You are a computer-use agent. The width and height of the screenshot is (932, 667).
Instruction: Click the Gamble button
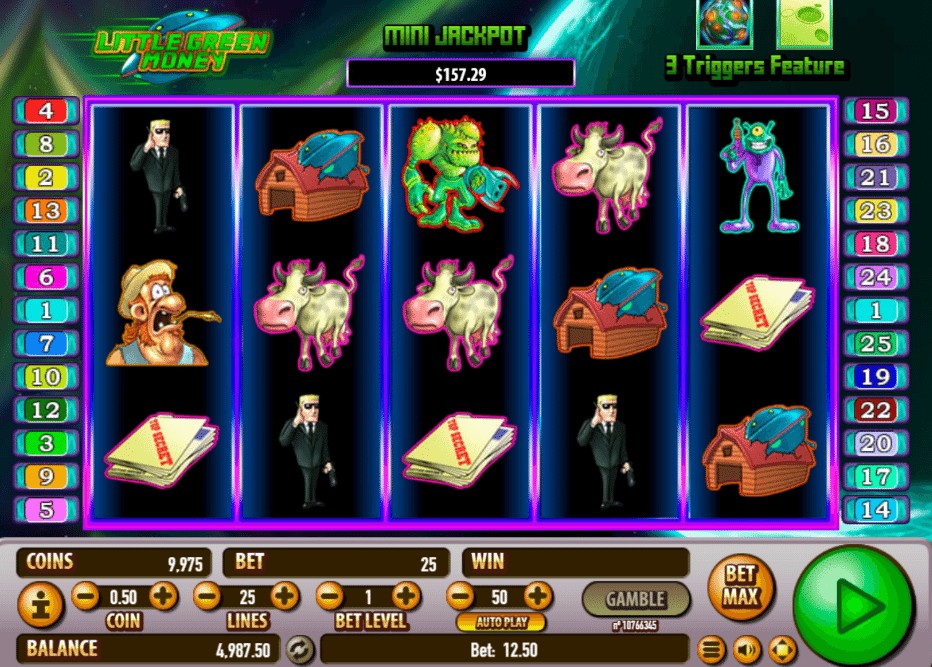tap(635, 599)
